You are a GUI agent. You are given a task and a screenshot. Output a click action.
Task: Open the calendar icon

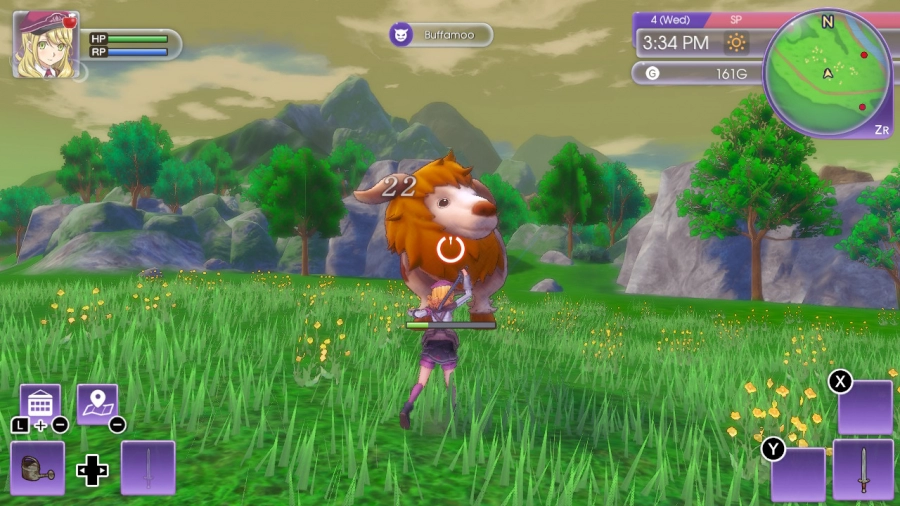click(40, 404)
